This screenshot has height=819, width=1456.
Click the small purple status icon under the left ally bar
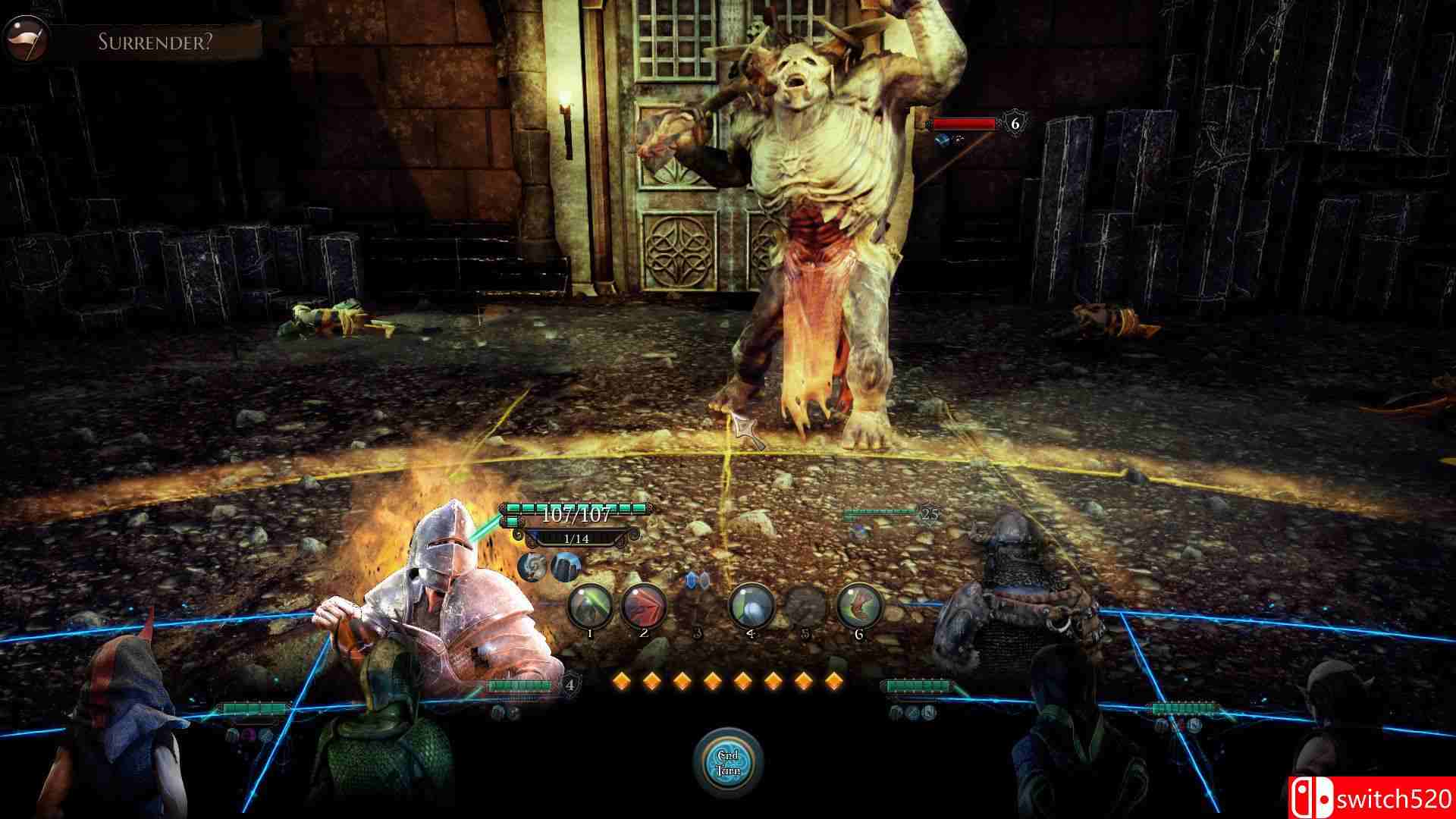[x=249, y=734]
